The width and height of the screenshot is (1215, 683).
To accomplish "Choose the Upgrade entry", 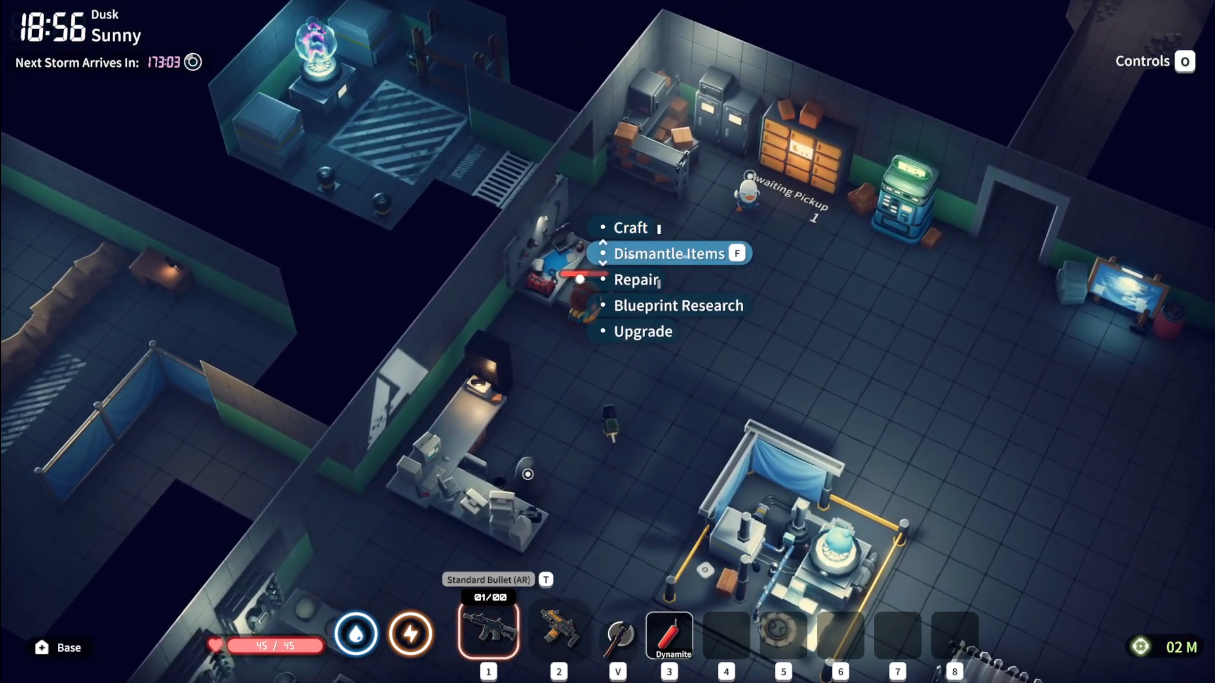I will [x=642, y=332].
